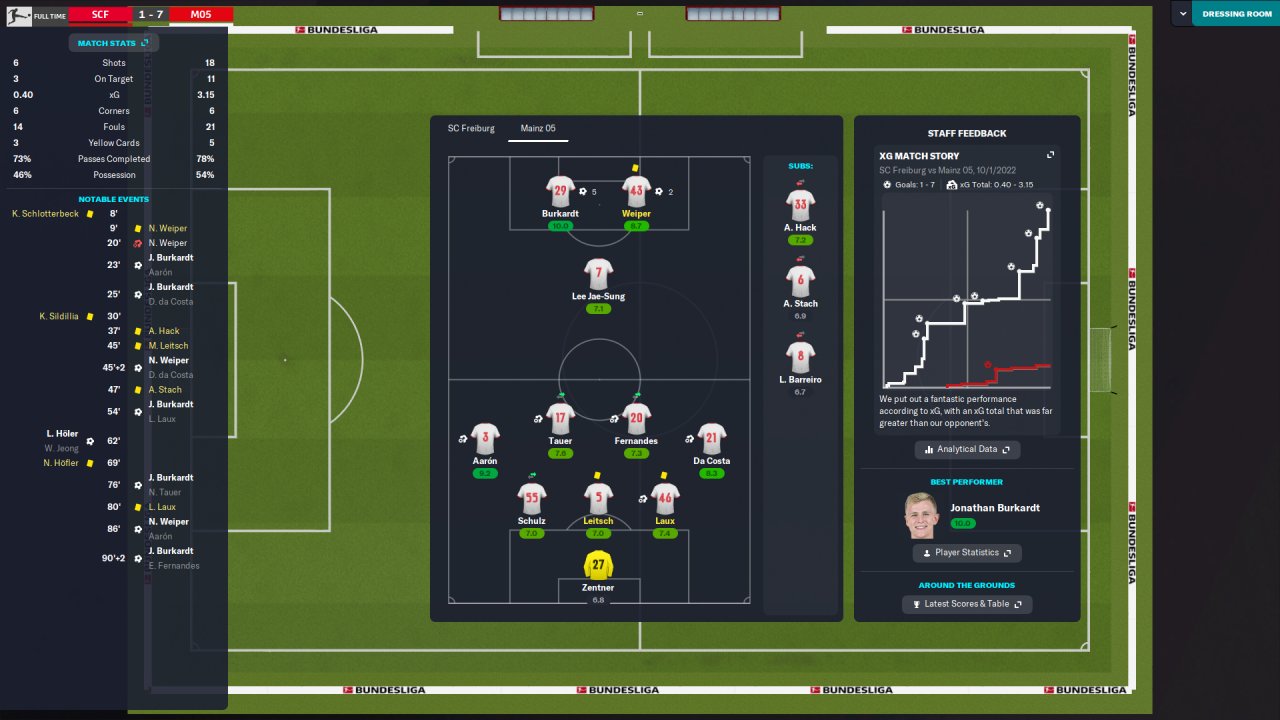This screenshot has height=720, width=1280.
Task: Select Weiper's number 43 shirt
Action: tap(636, 191)
